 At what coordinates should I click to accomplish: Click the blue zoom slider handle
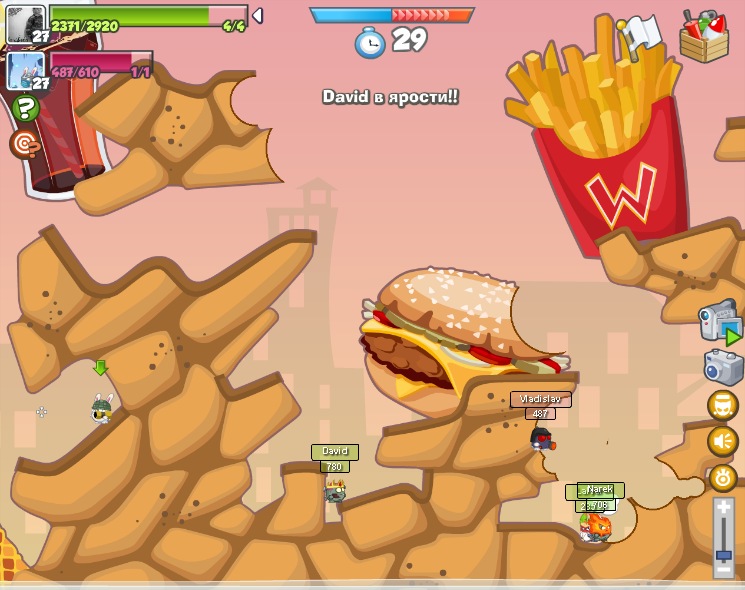tap(724, 553)
